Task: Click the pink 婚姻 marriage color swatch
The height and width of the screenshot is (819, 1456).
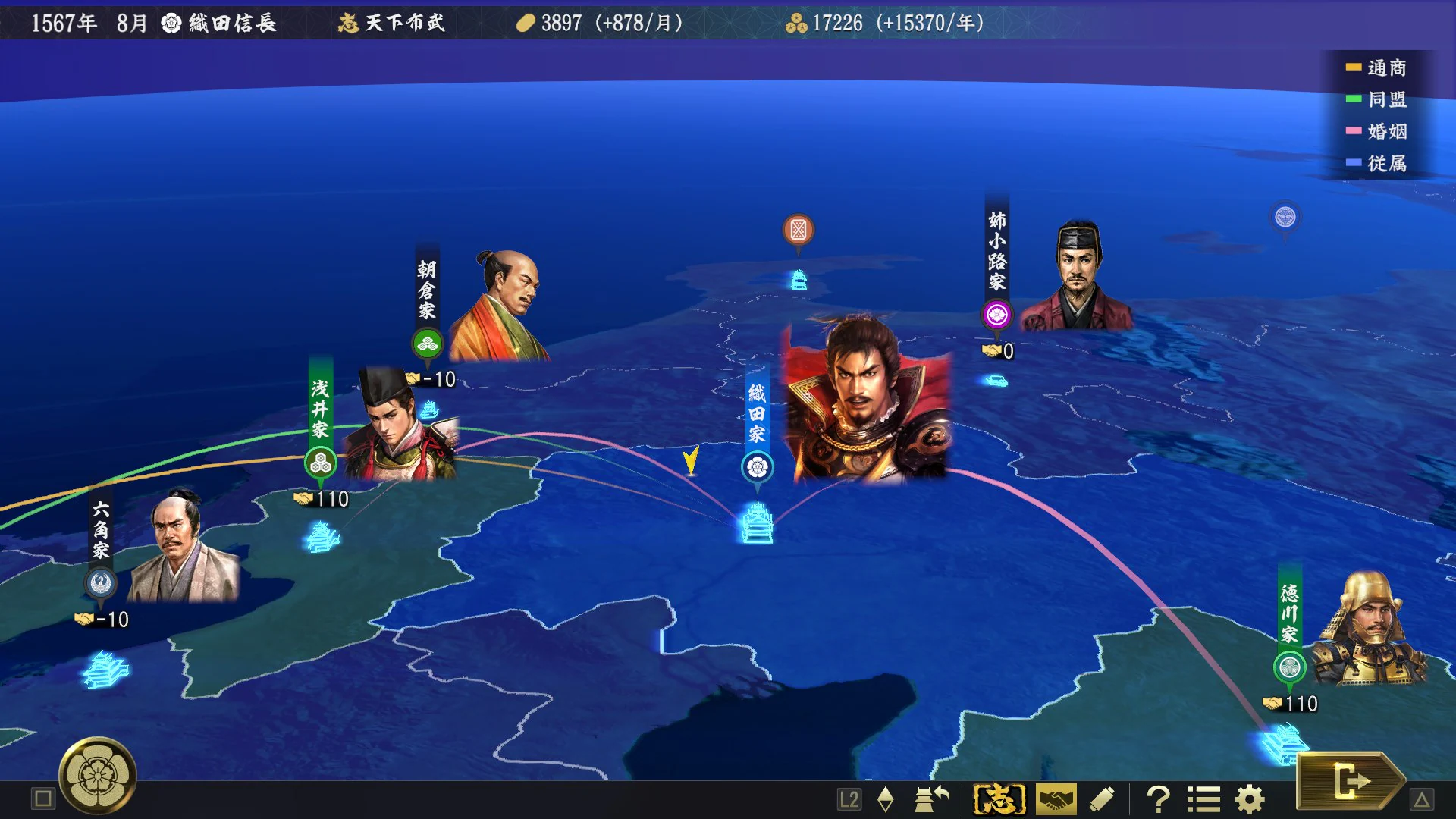Action: (1353, 132)
